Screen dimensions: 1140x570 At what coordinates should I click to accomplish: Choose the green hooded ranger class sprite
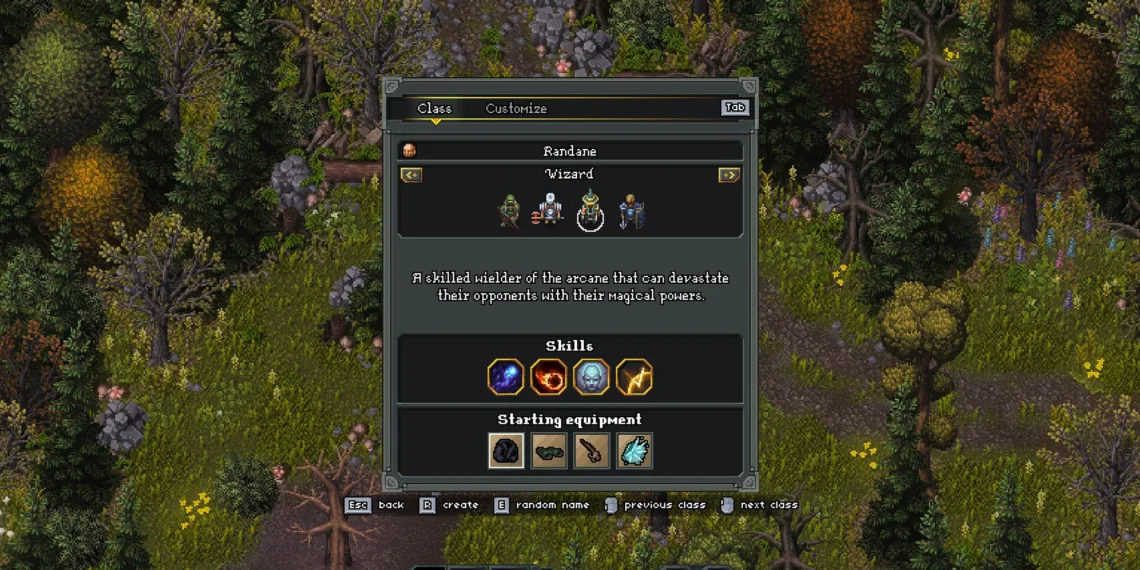[x=510, y=211]
